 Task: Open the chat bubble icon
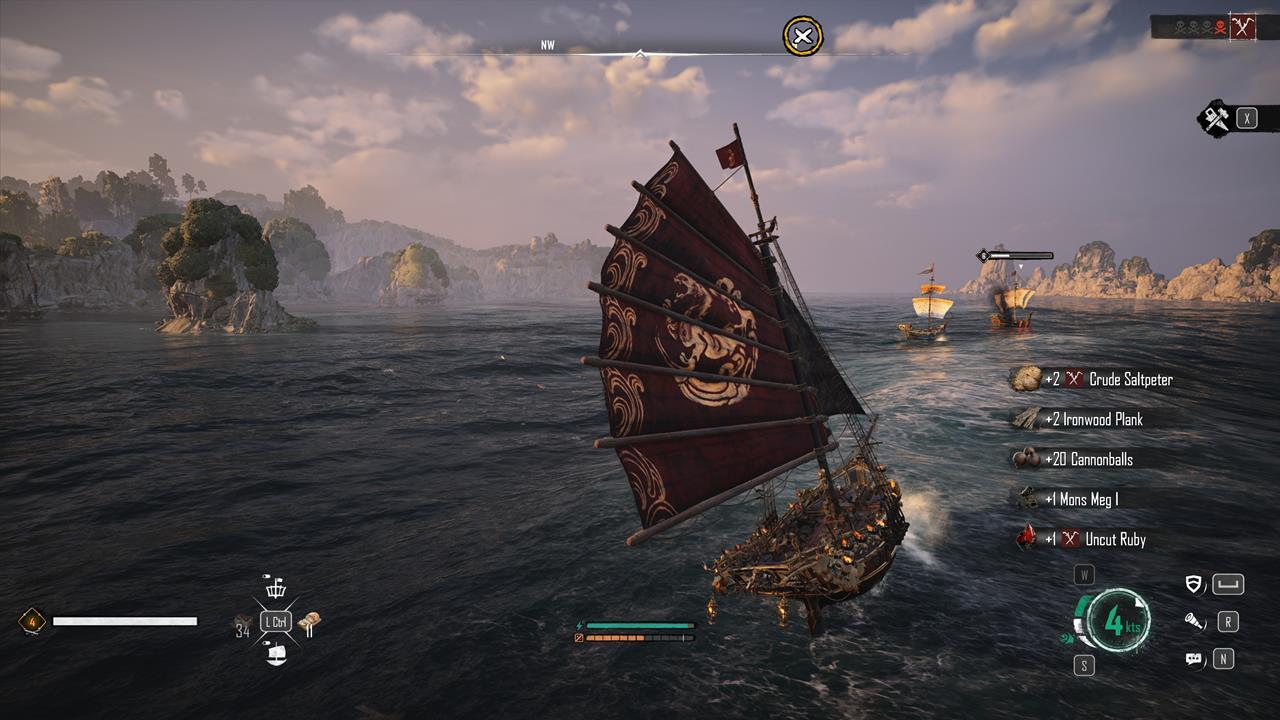pos(1193,659)
